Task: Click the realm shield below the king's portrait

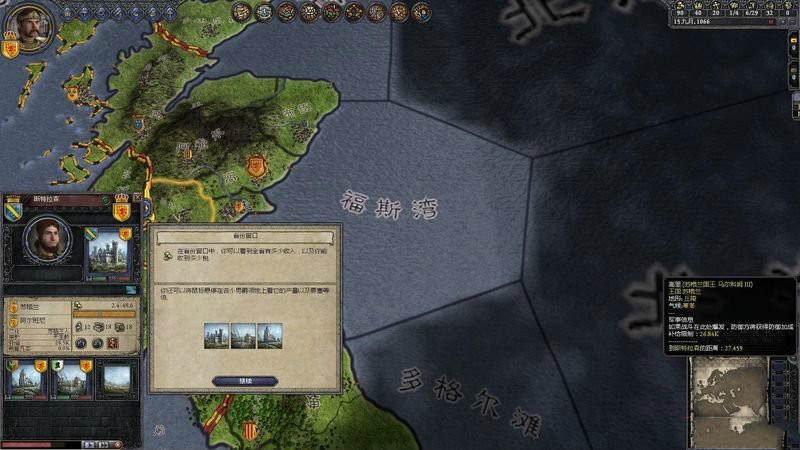Action: click(x=11, y=45)
